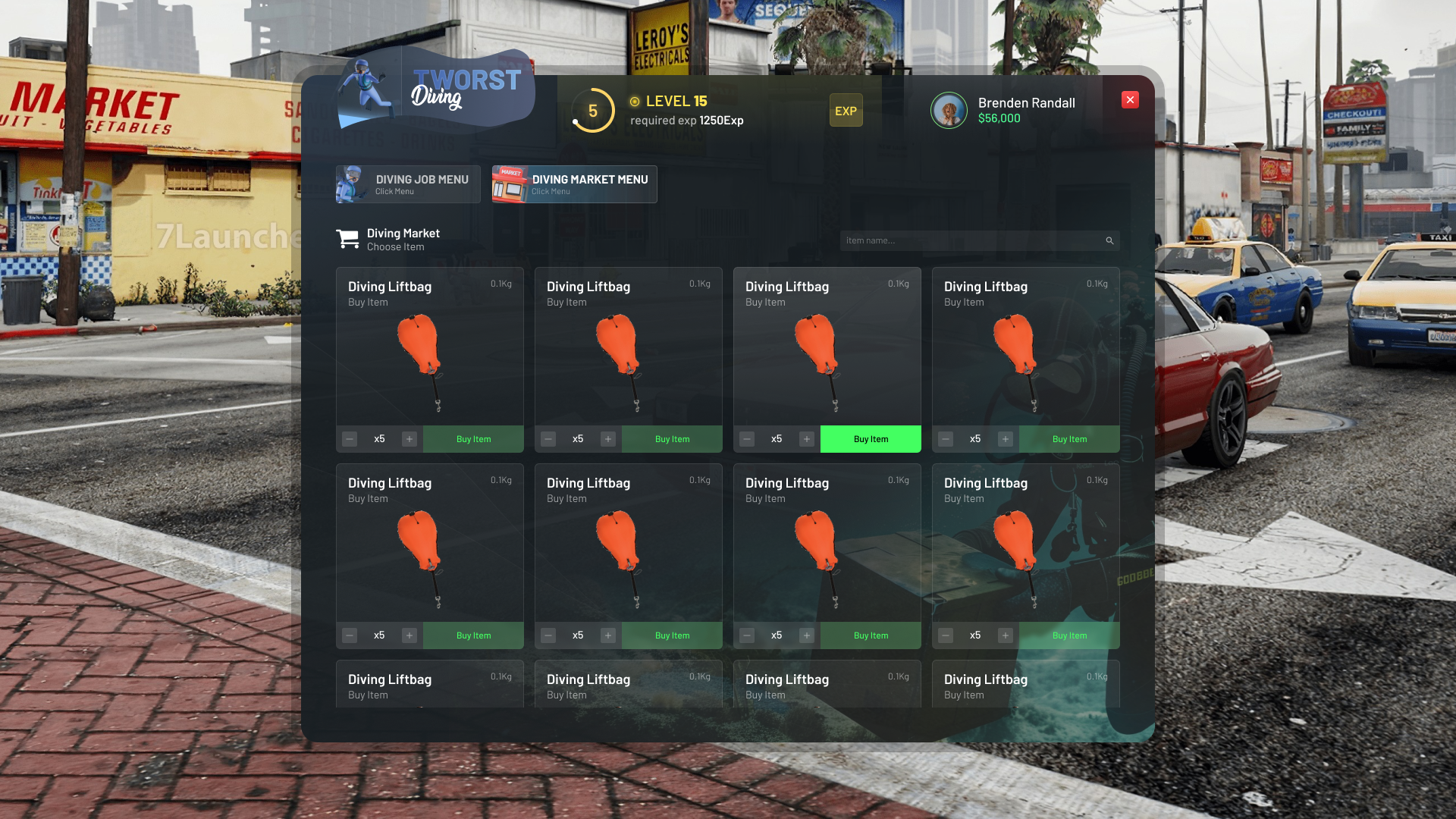Close the diving menu with the red X
Viewport: 1456px width, 819px height.
coord(1129,99)
